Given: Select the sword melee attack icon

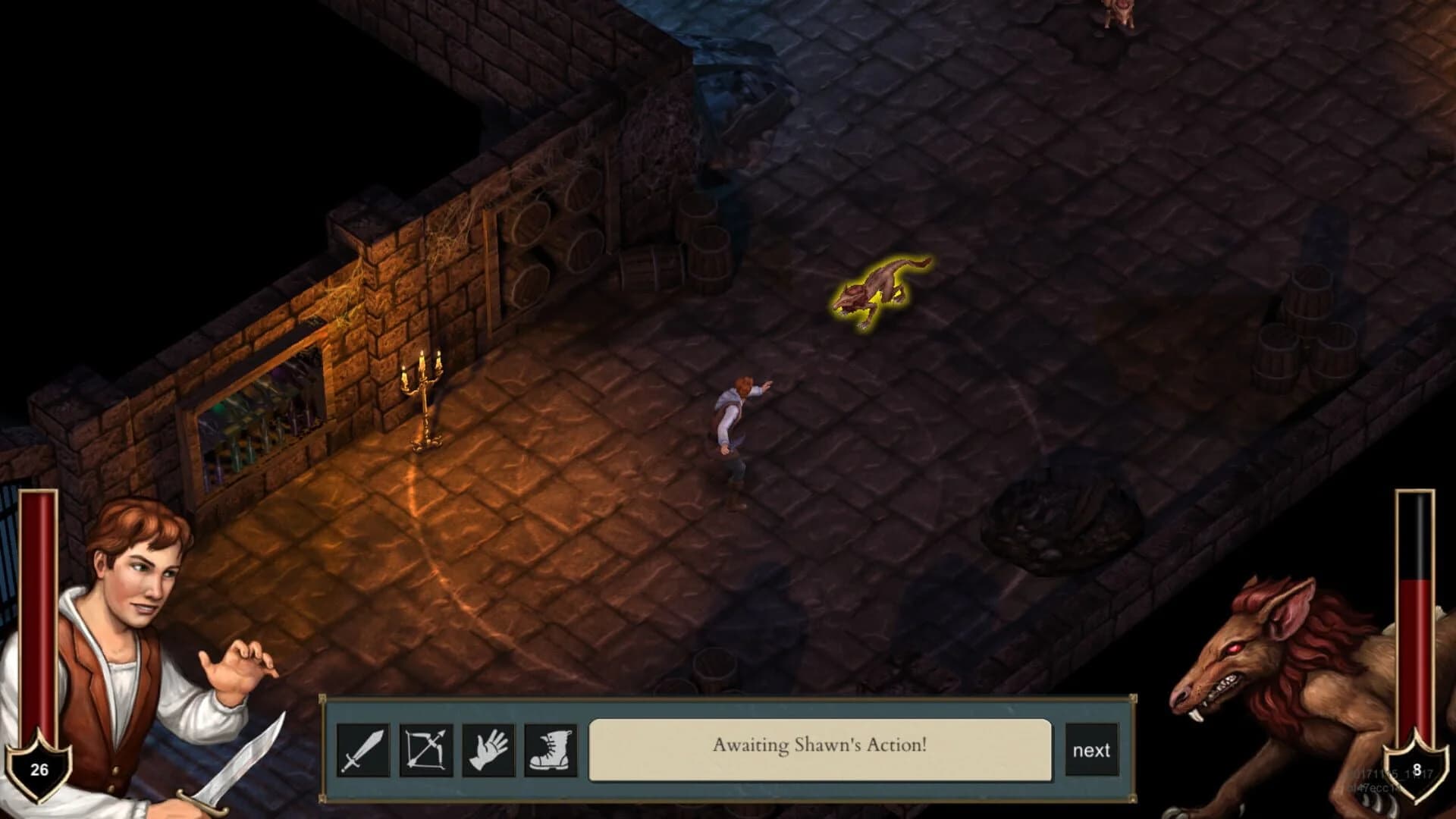Looking at the screenshot, I should tap(365, 752).
